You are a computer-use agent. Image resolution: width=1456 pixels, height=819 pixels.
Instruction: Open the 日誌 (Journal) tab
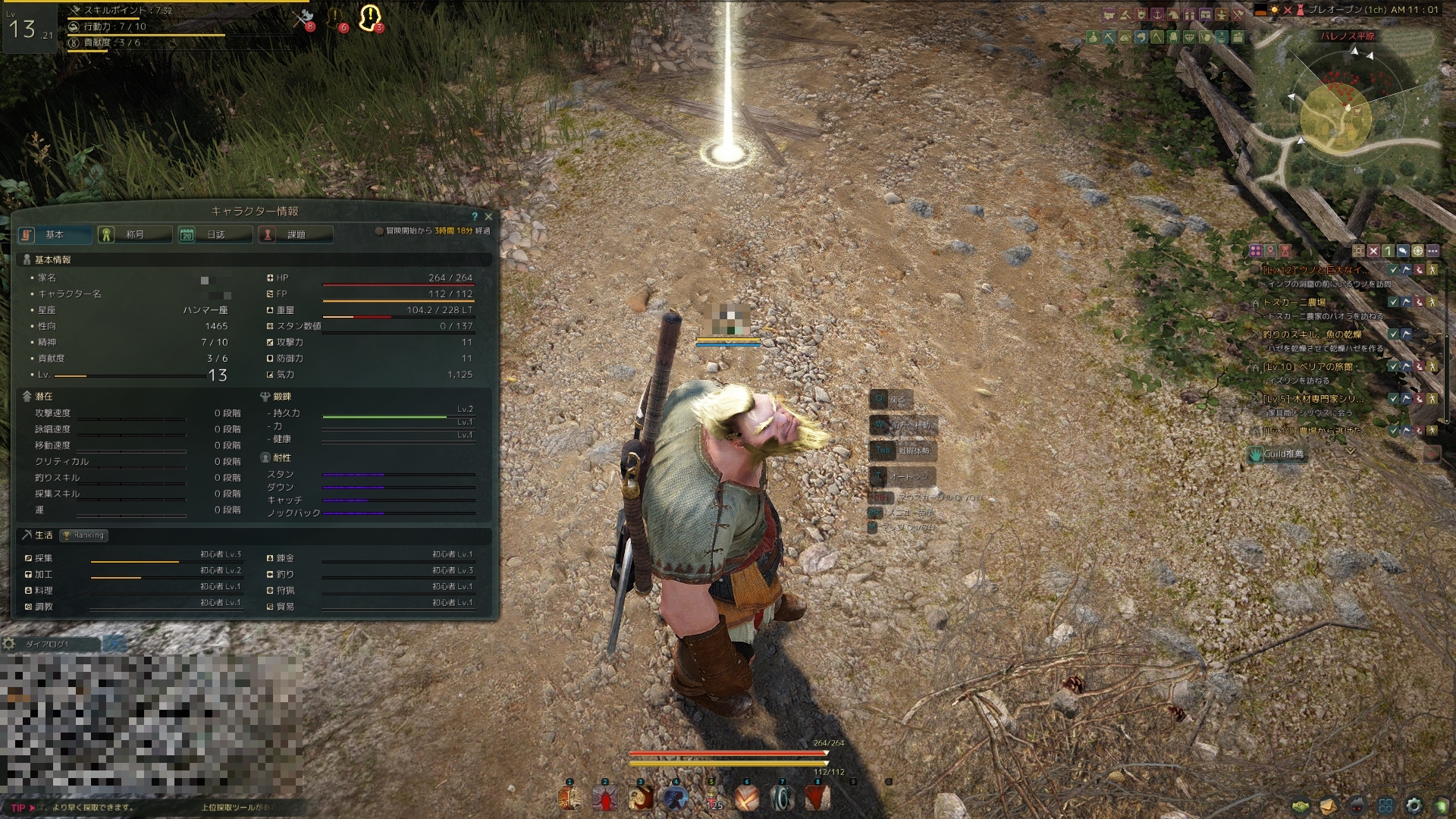(x=215, y=235)
